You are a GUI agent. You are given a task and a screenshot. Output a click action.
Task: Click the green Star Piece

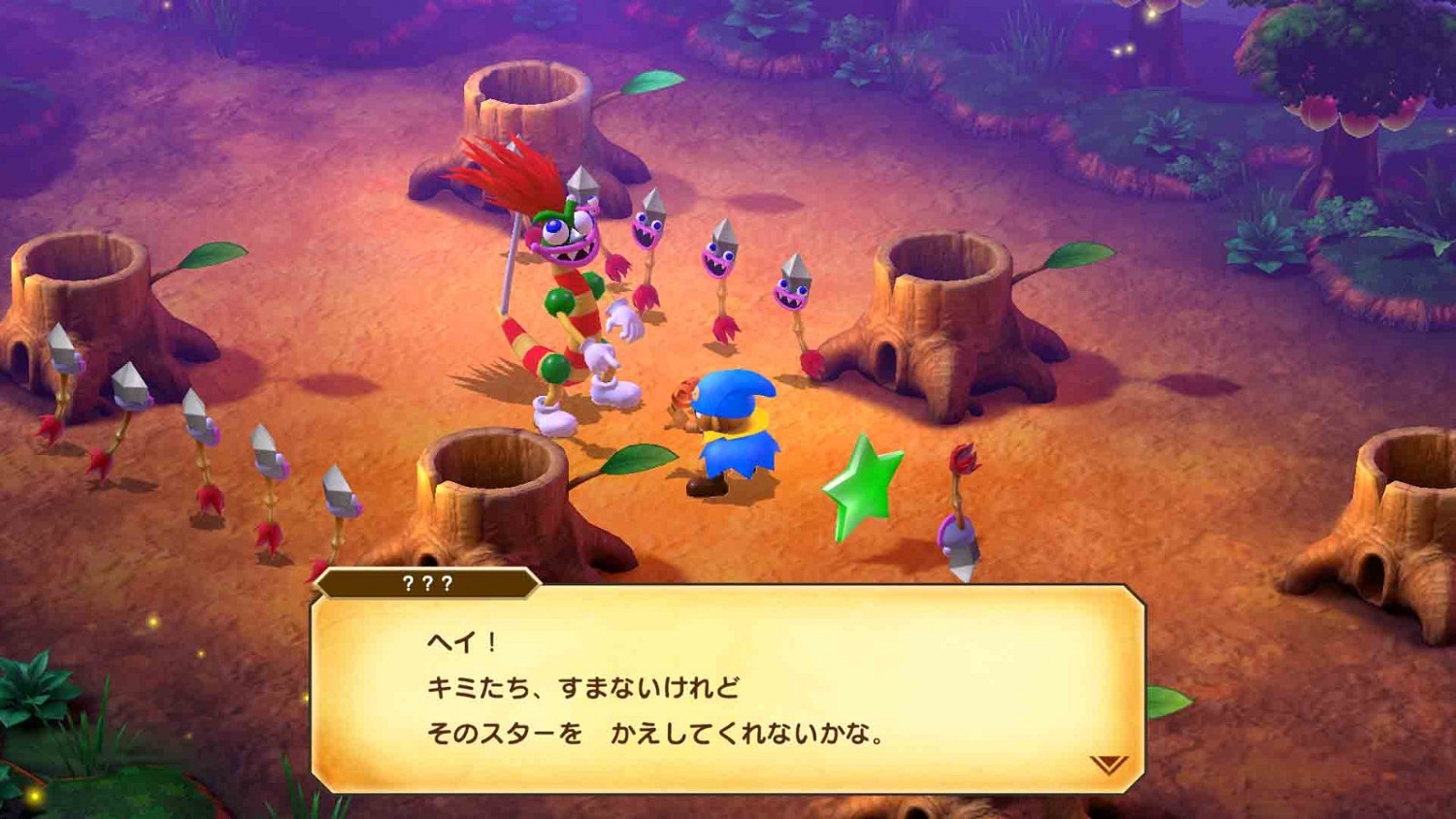click(x=865, y=484)
